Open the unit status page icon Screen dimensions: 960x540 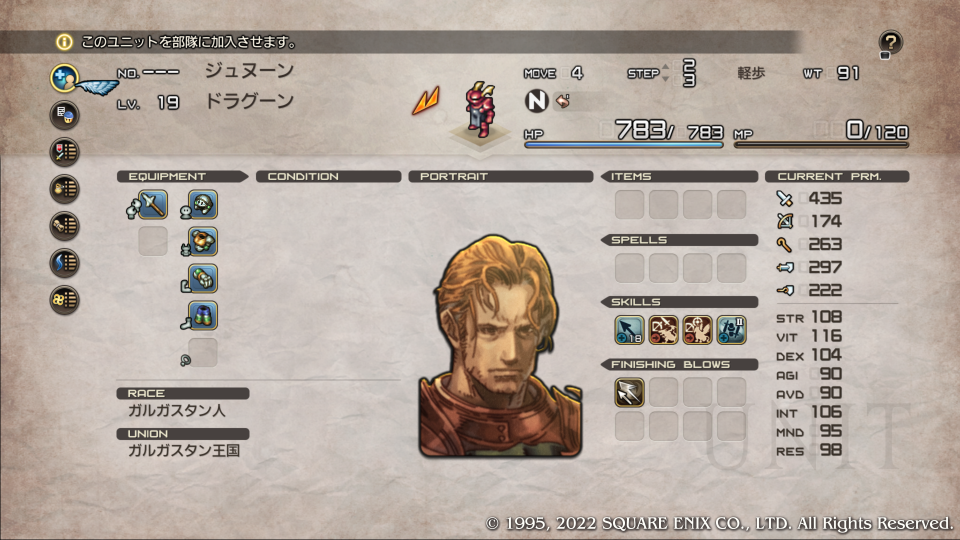[x=65, y=114]
